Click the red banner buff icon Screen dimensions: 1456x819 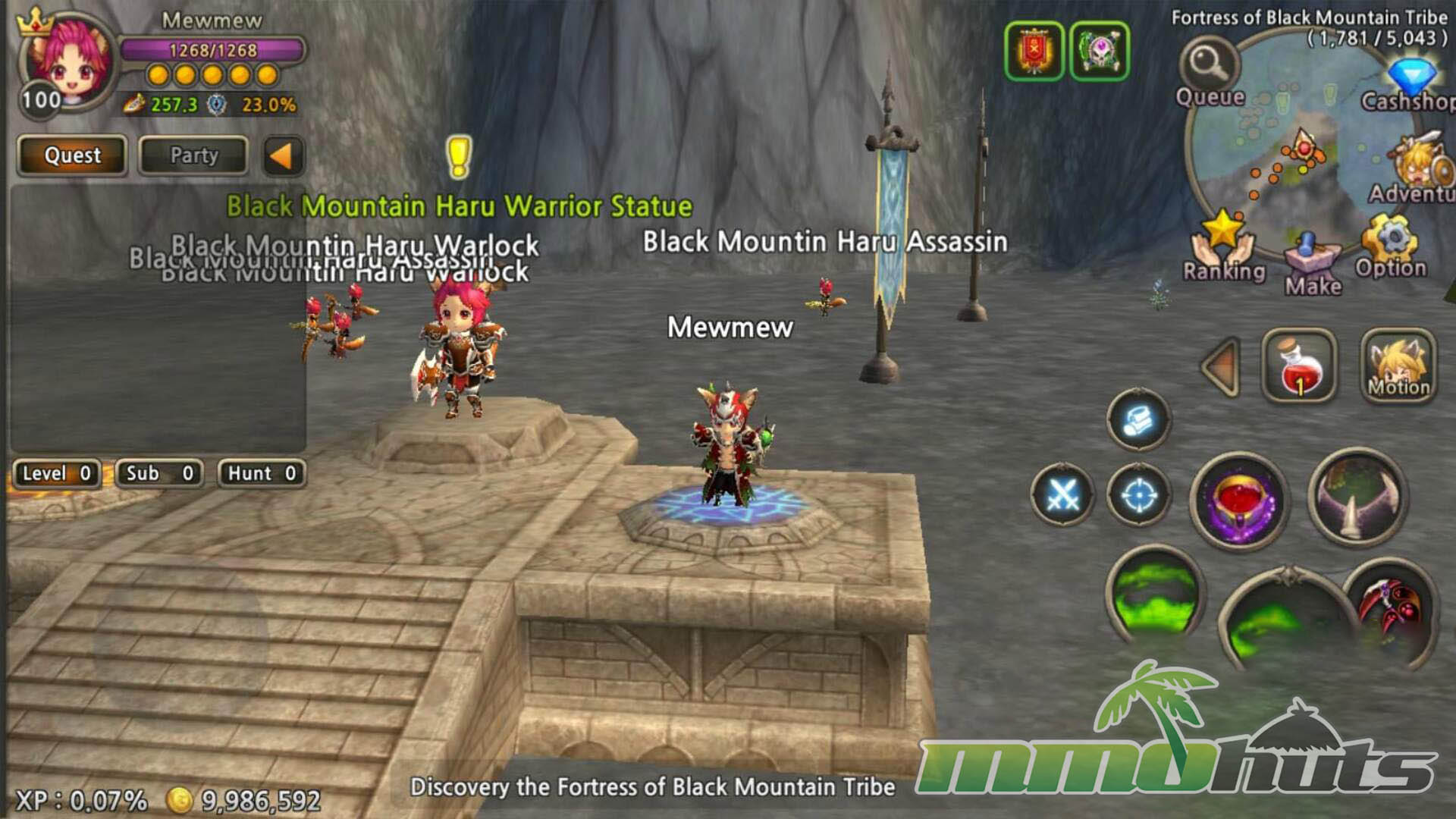click(x=1034, y=51)
